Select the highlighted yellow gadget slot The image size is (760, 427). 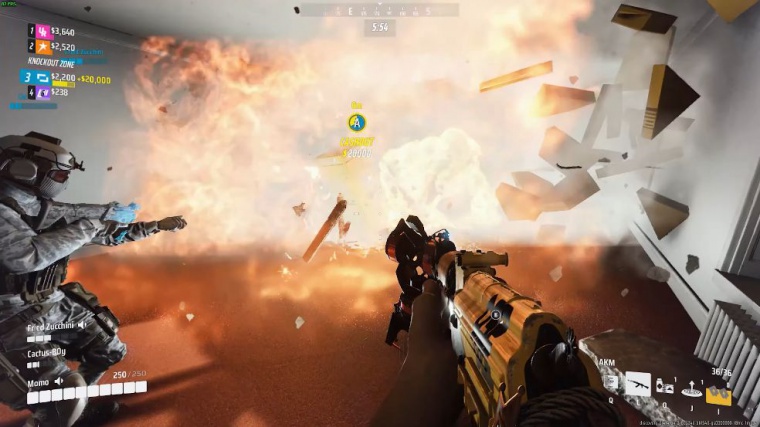[718, 395]
